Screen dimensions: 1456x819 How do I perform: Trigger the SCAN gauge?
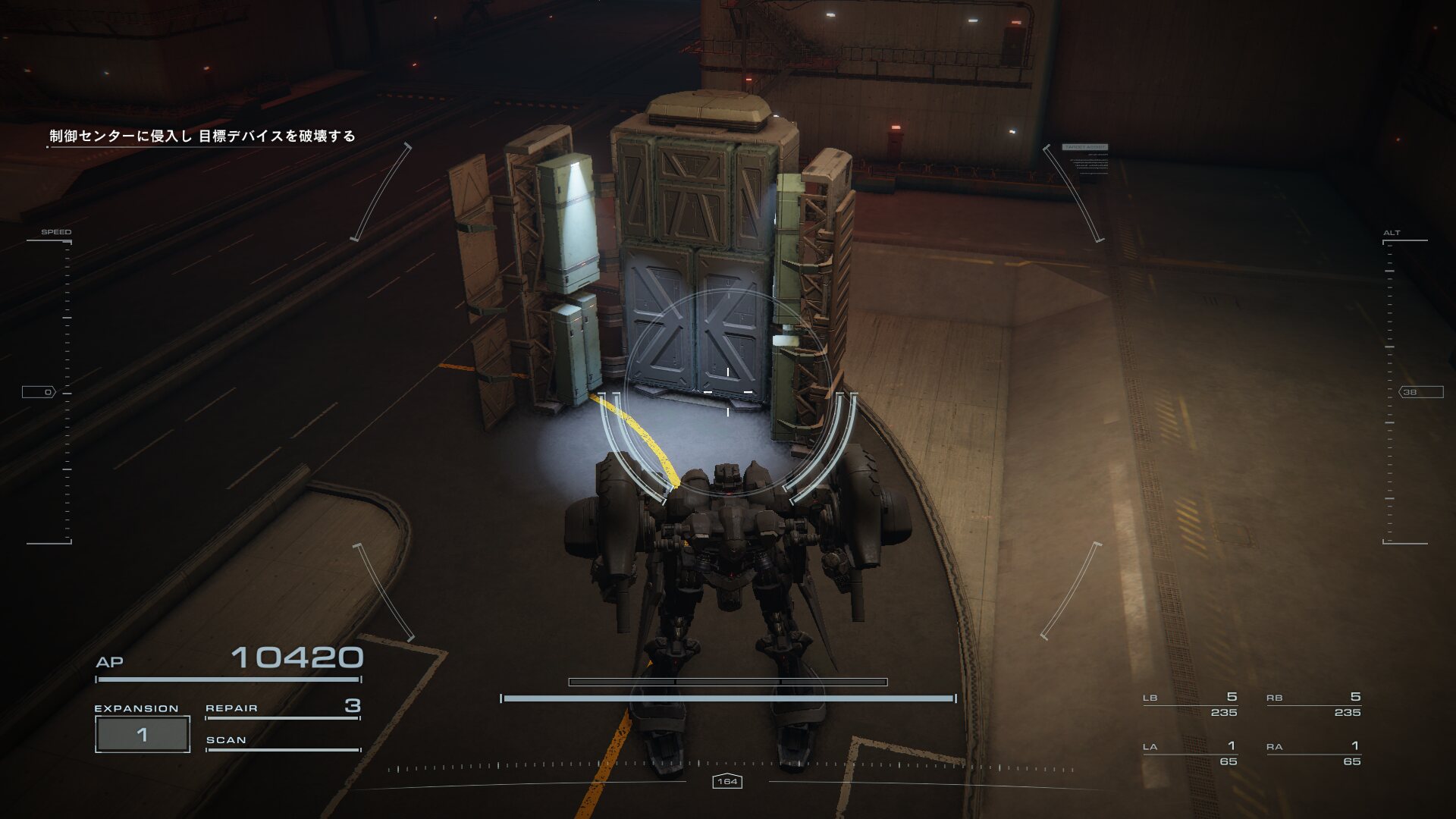[x=282, y=742]
